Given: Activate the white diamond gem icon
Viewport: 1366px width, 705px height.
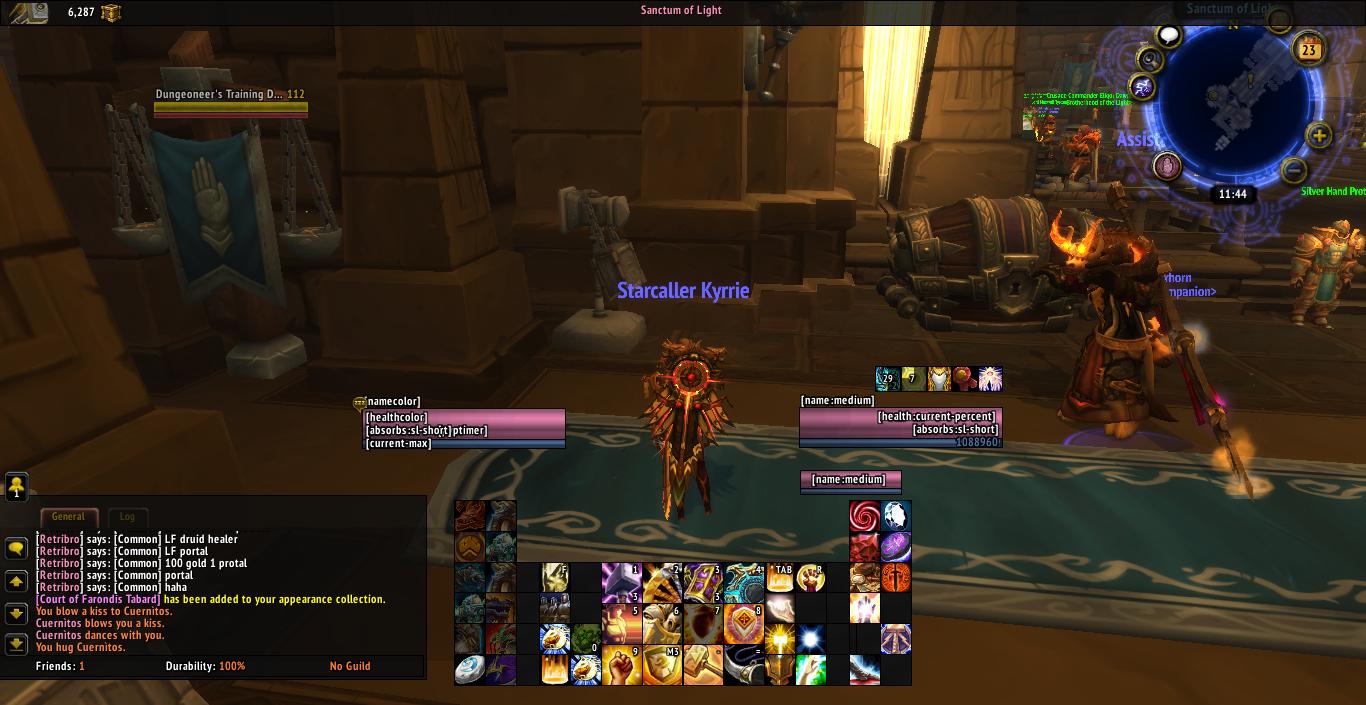Looking at the screenshot, I should click(x=896, y=516).
